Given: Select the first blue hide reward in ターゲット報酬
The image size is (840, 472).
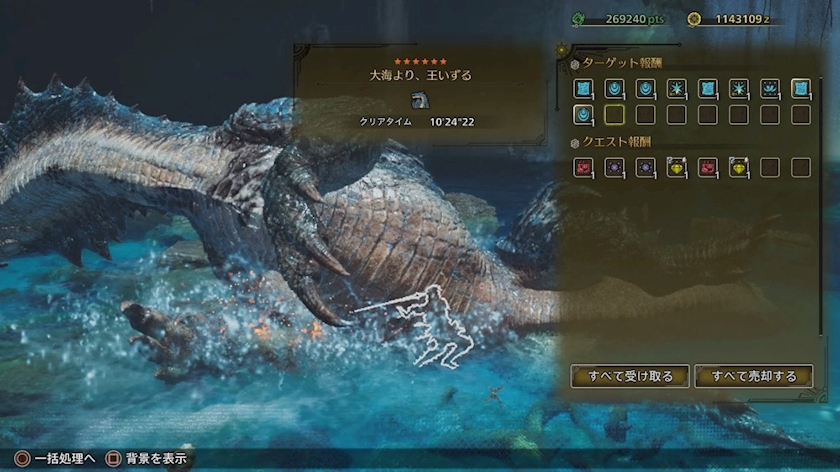Looking at the screenshot, I should (583, 88).
